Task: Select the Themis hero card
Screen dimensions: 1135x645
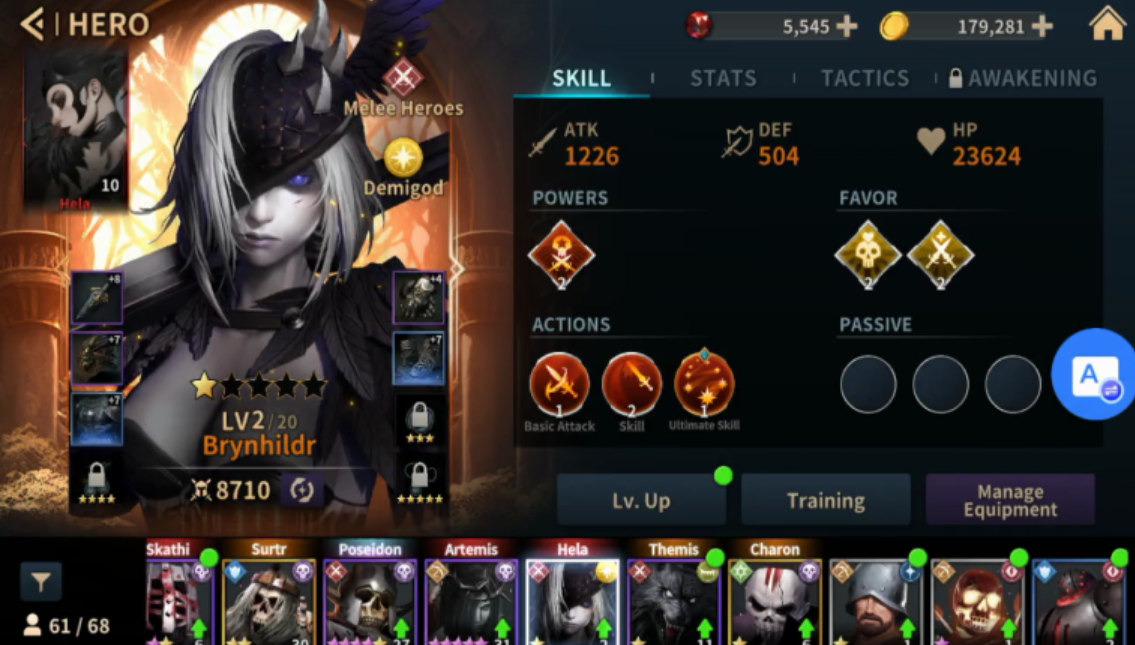Action: [x=673, y=597]
